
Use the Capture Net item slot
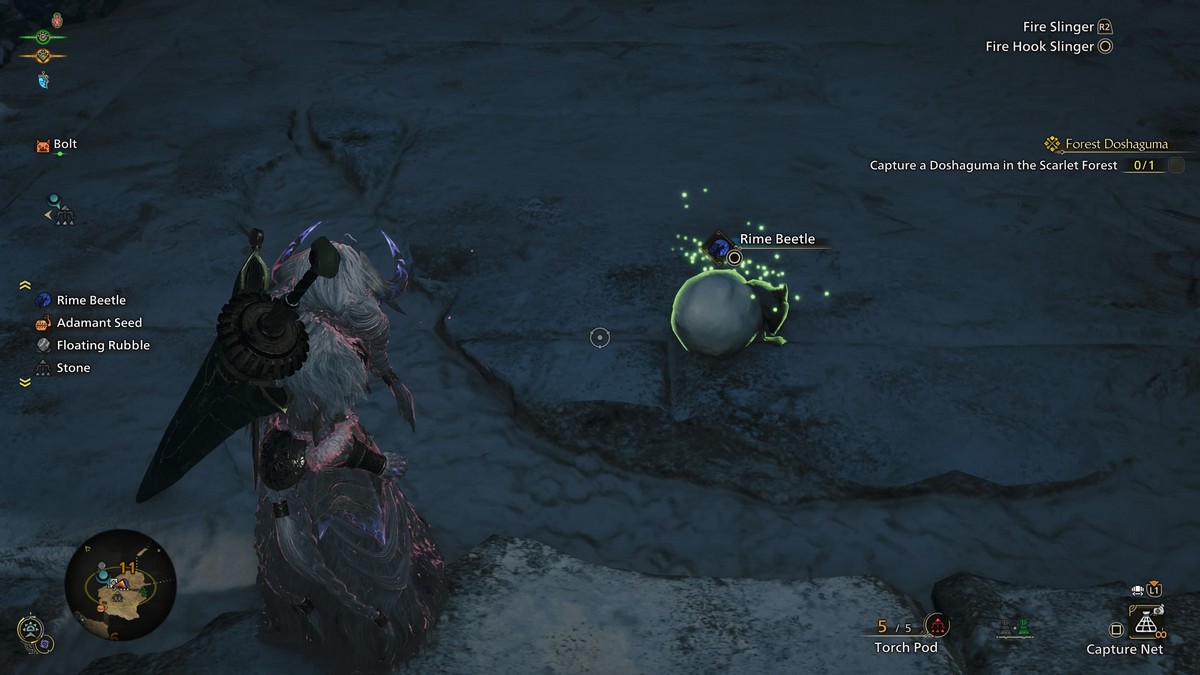1146,627
